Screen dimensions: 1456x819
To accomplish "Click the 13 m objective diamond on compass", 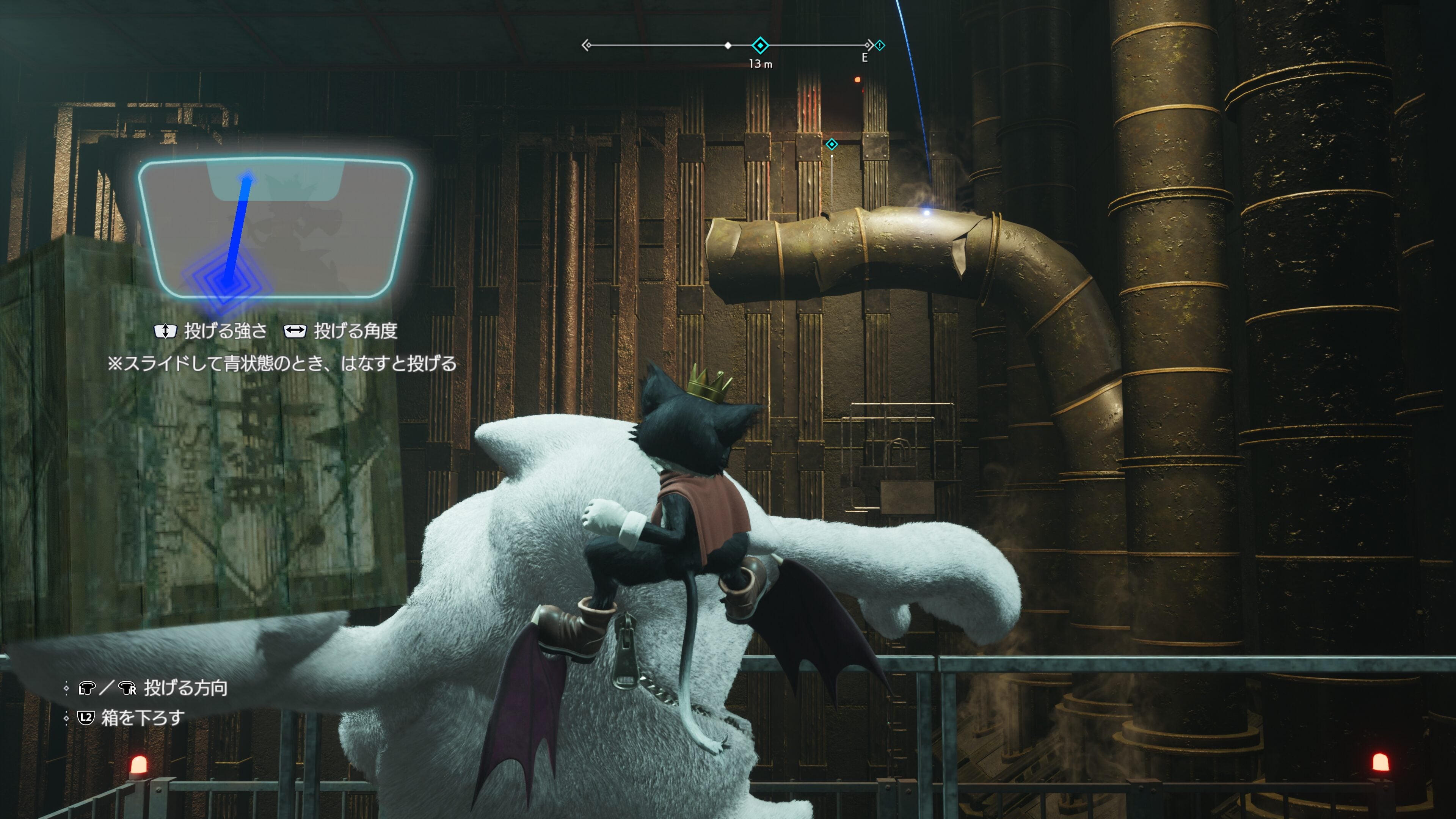I will [760, 45].
